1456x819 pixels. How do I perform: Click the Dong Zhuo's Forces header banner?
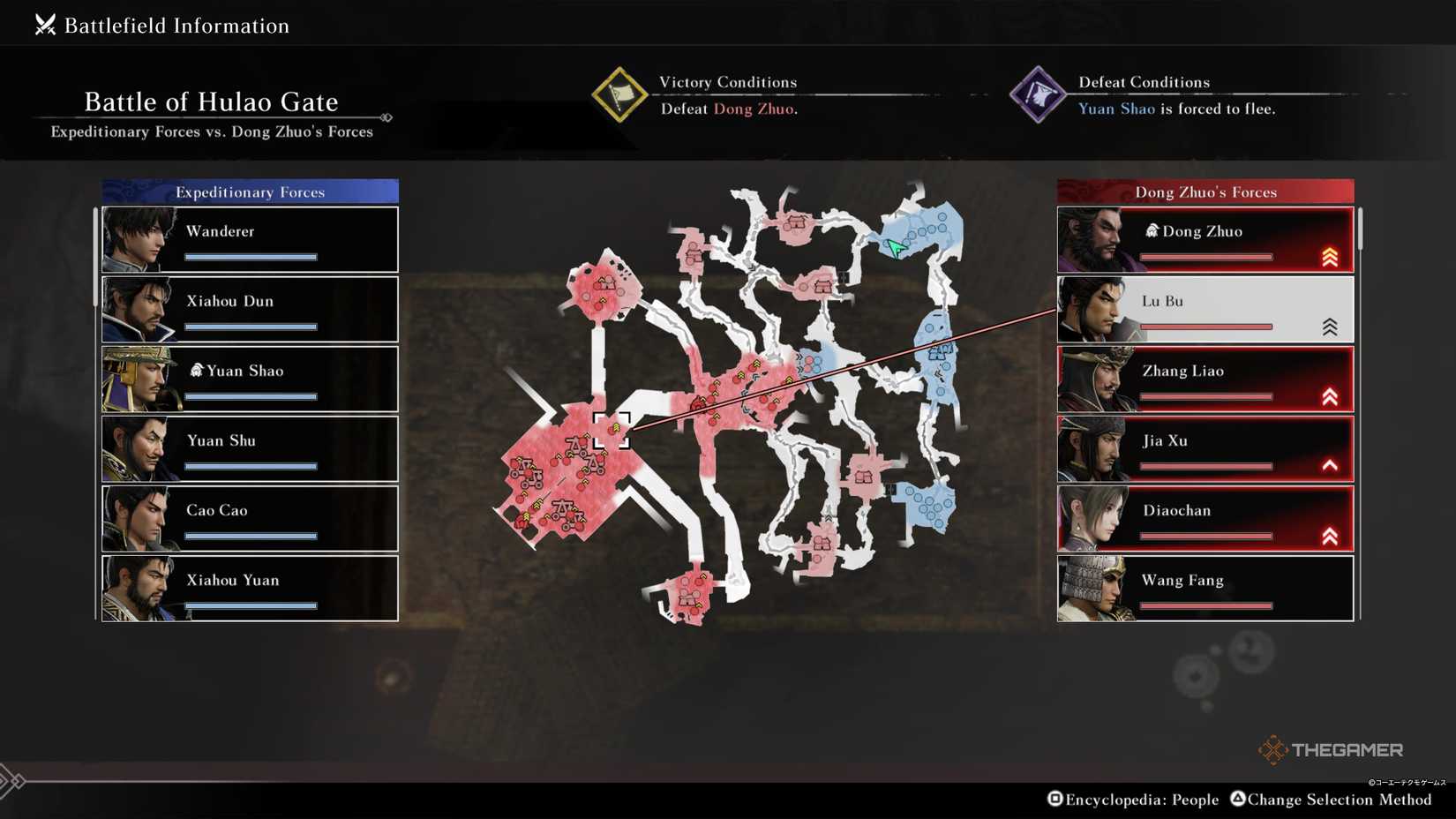(x=1205, y=191)
